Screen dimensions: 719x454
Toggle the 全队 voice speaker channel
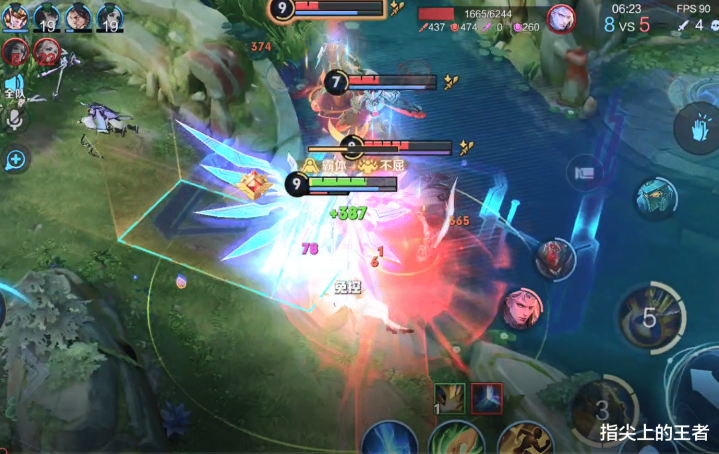click(14, 87)
